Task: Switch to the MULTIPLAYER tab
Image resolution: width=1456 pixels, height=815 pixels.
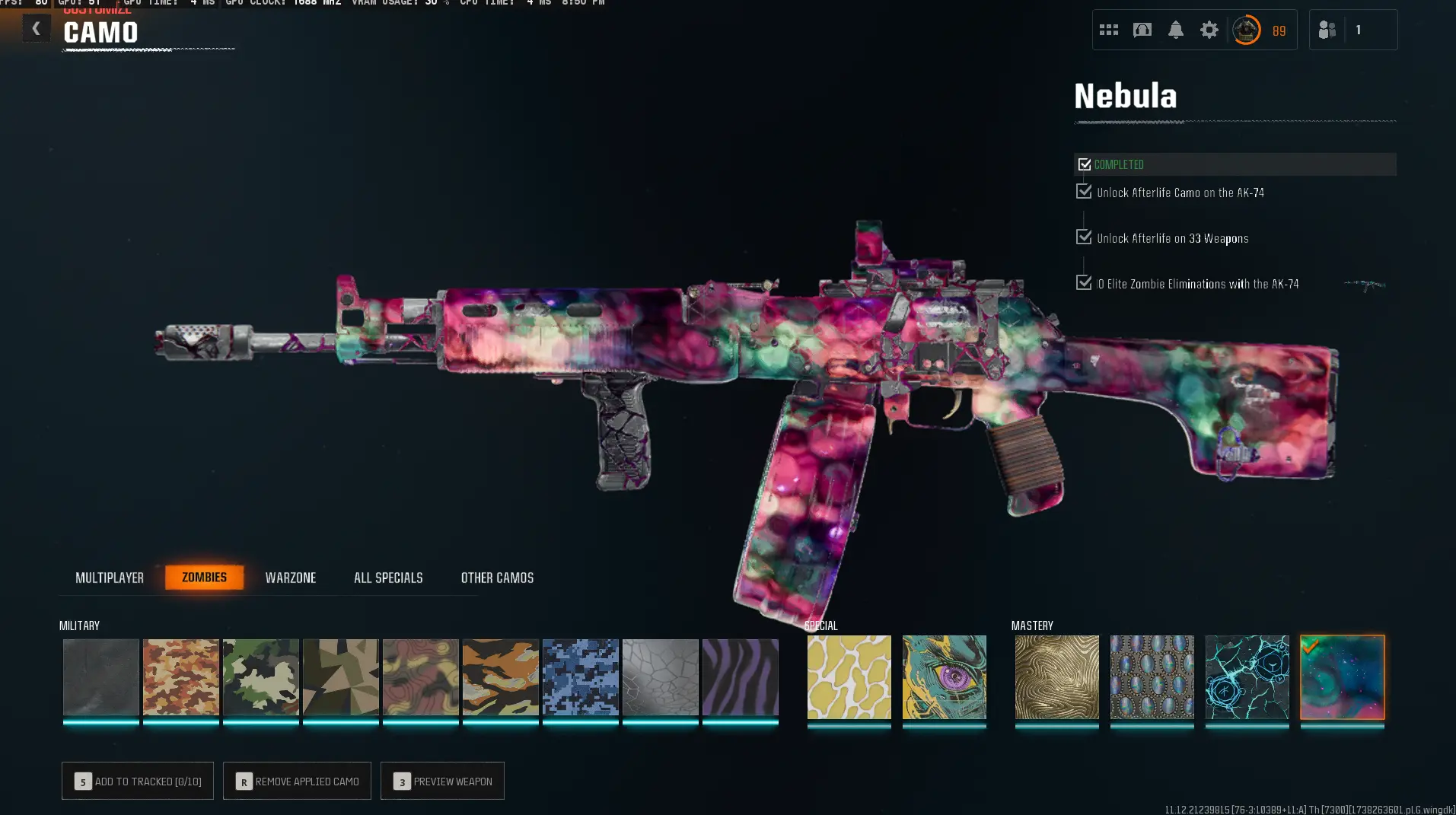Action: [110, 577]
